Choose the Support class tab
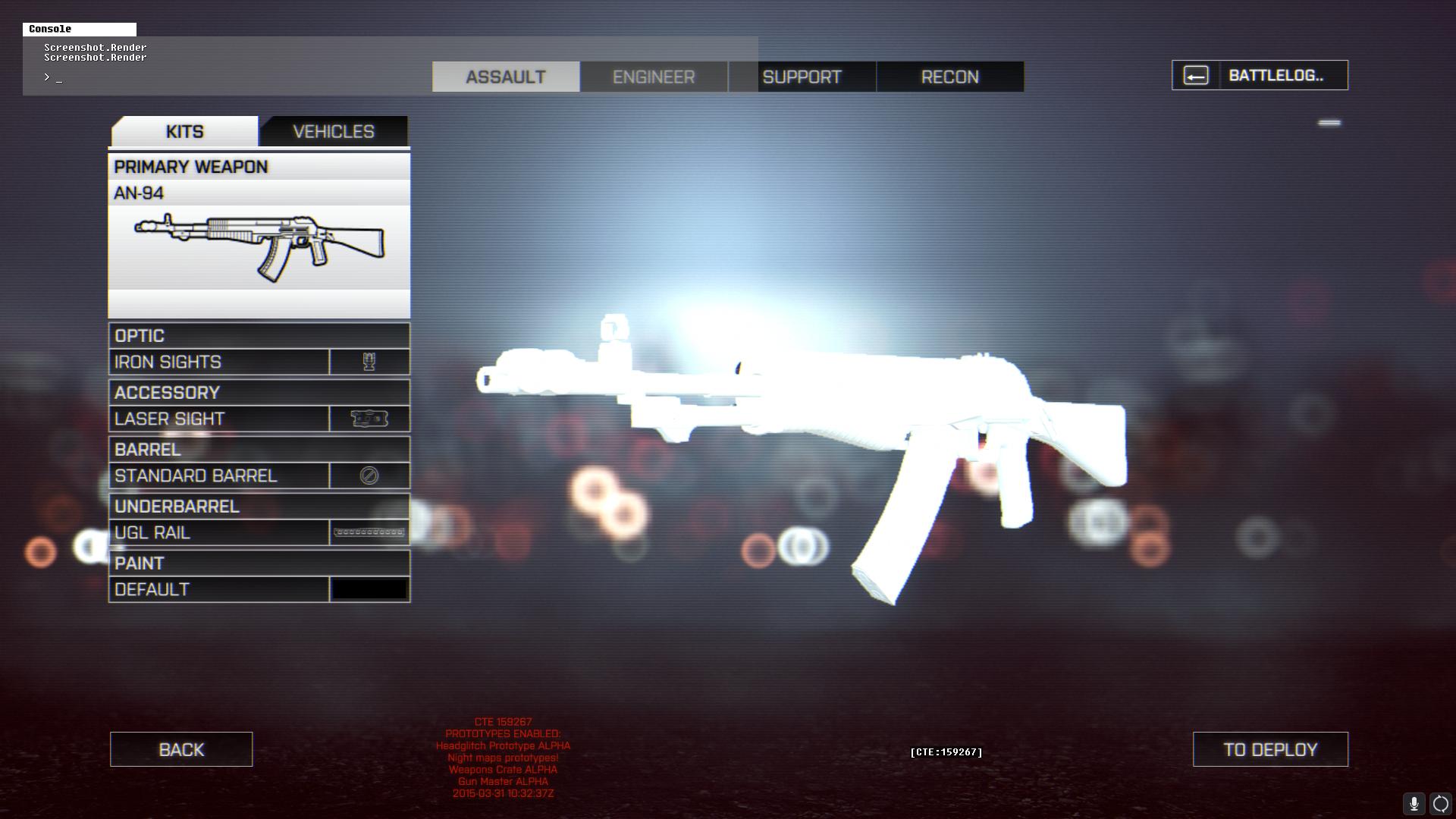Screen dimensions: 1456x819 tap(802, 77)
